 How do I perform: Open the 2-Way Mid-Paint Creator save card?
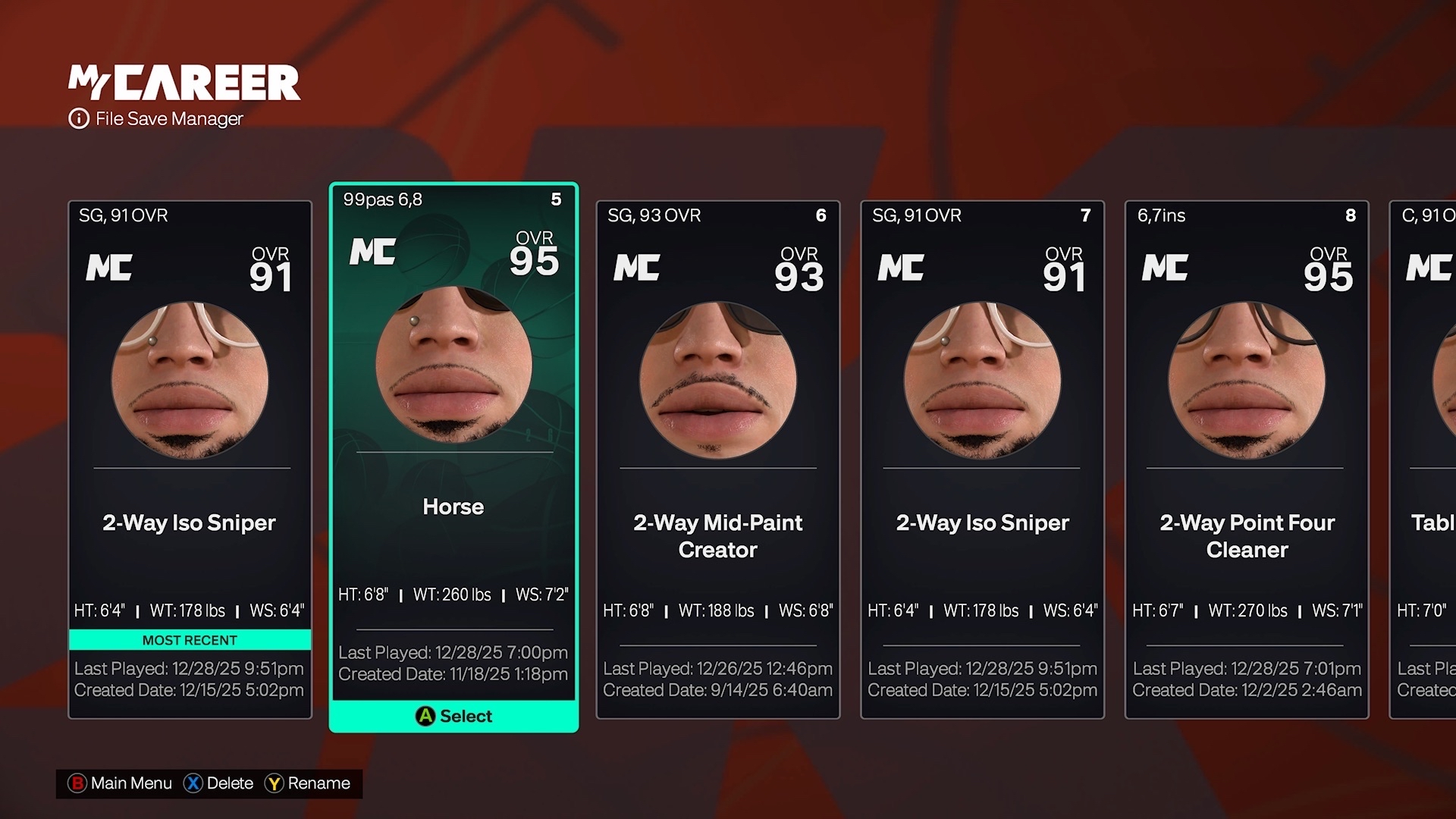[717, 455]
